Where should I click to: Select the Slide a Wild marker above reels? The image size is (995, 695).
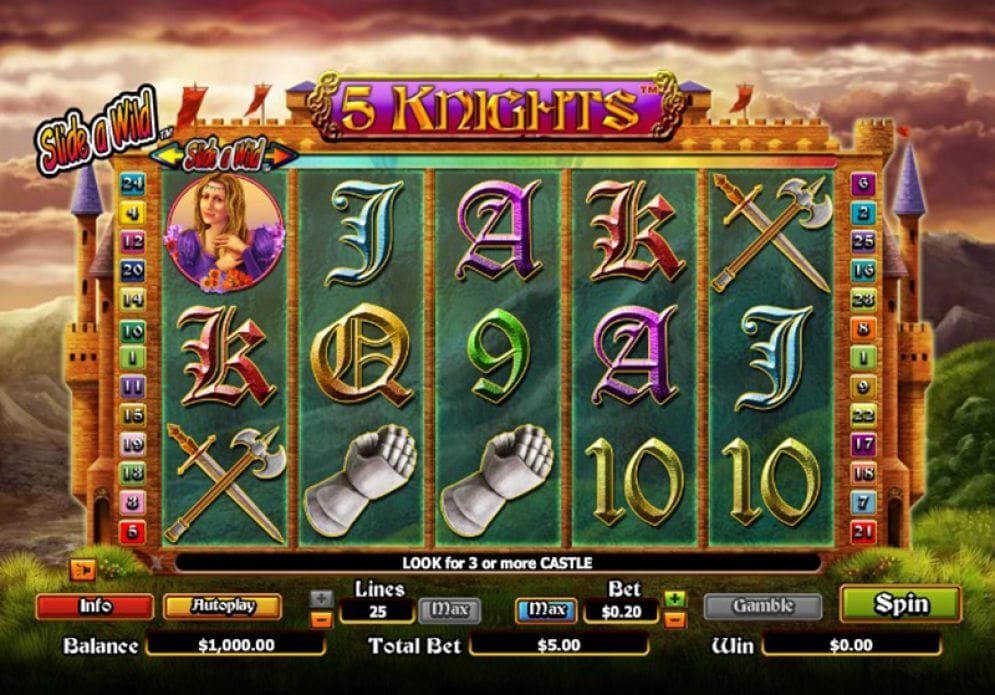click(224, 156)
